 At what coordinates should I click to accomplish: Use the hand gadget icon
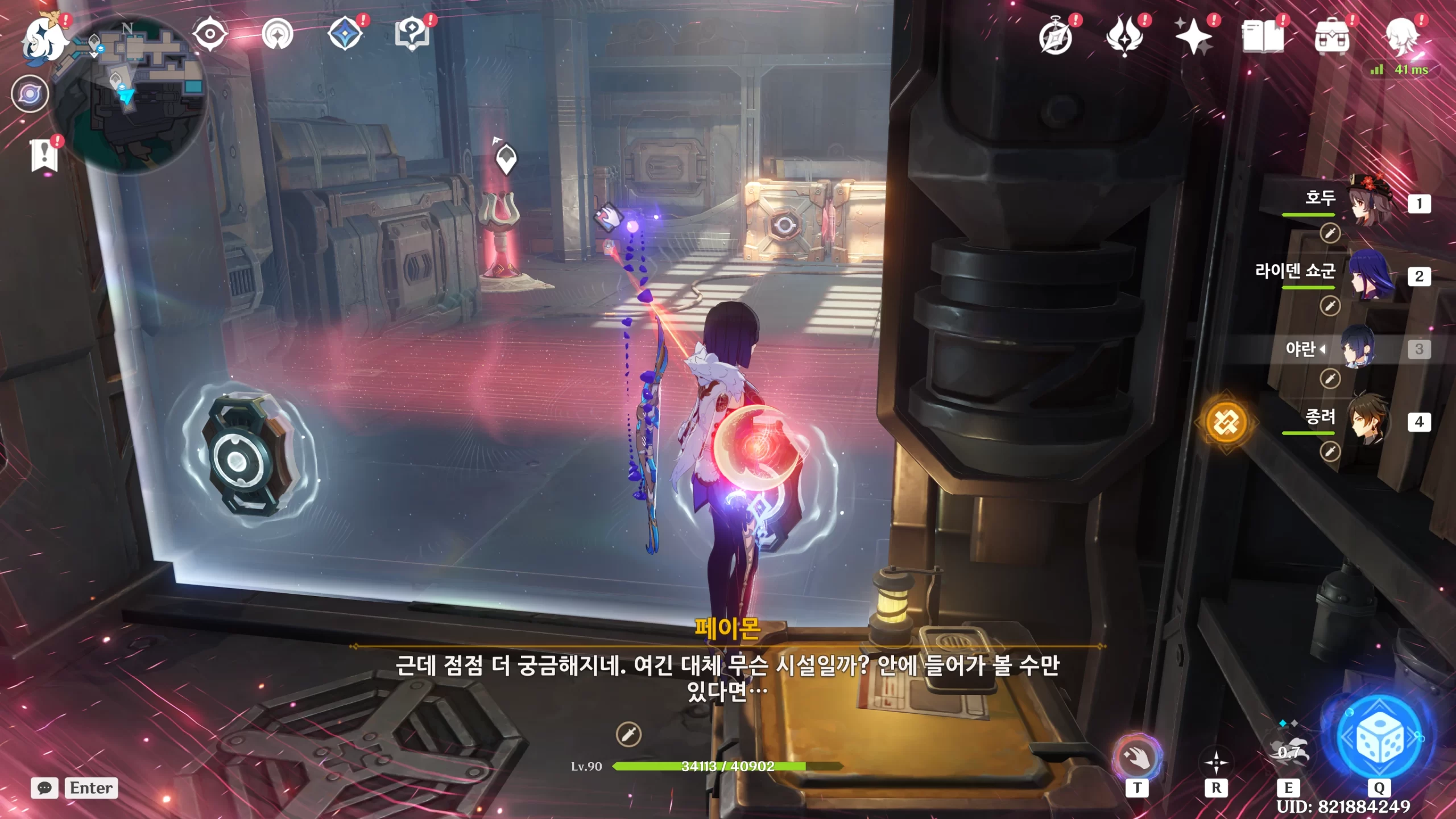point(1137,758)
